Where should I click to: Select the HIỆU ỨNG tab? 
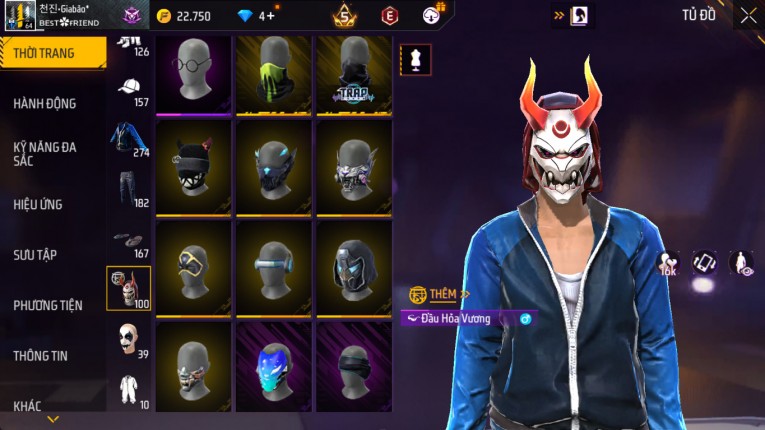(38, 204)
